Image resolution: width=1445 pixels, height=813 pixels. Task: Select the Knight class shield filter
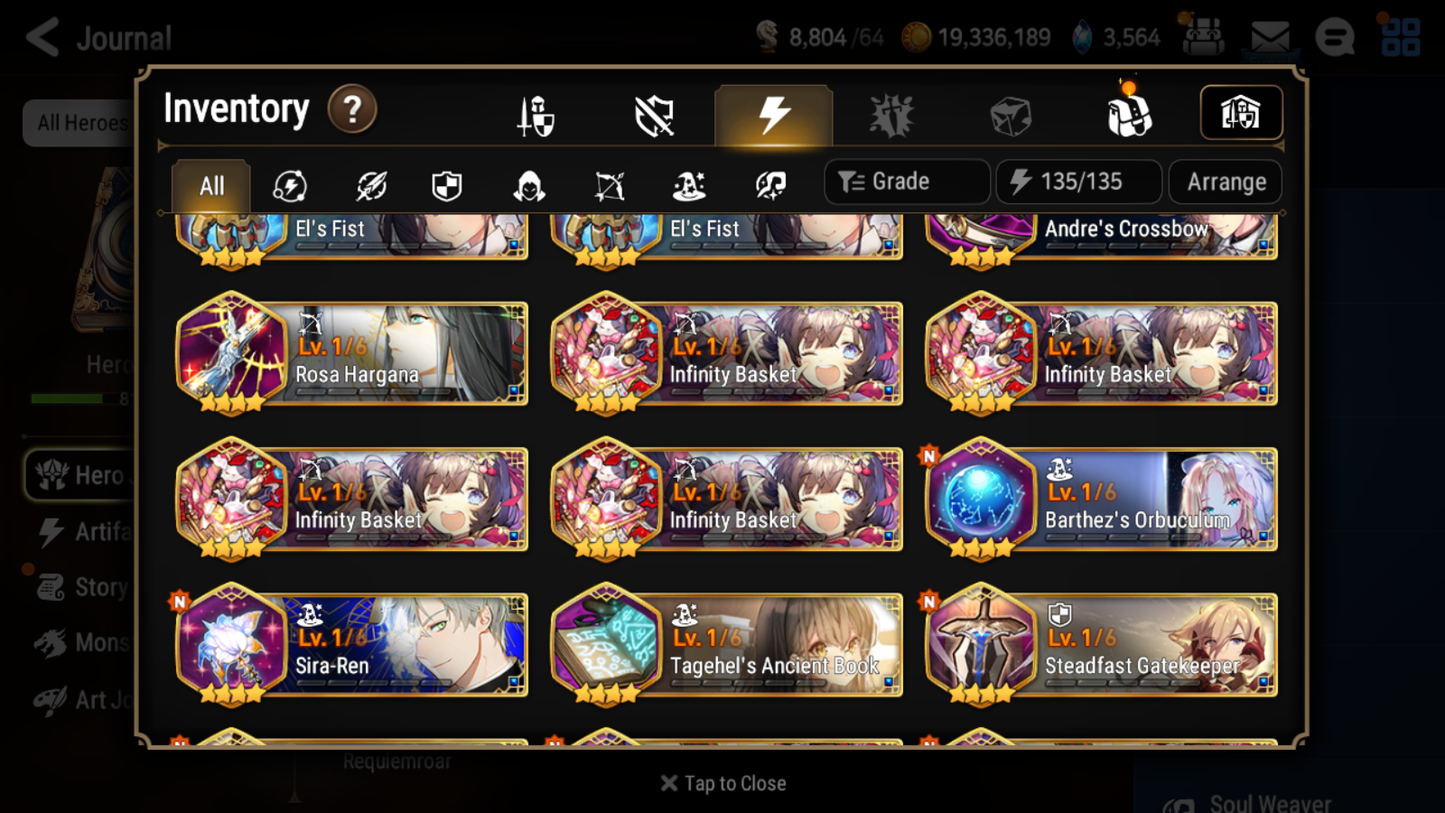point(446,186)
